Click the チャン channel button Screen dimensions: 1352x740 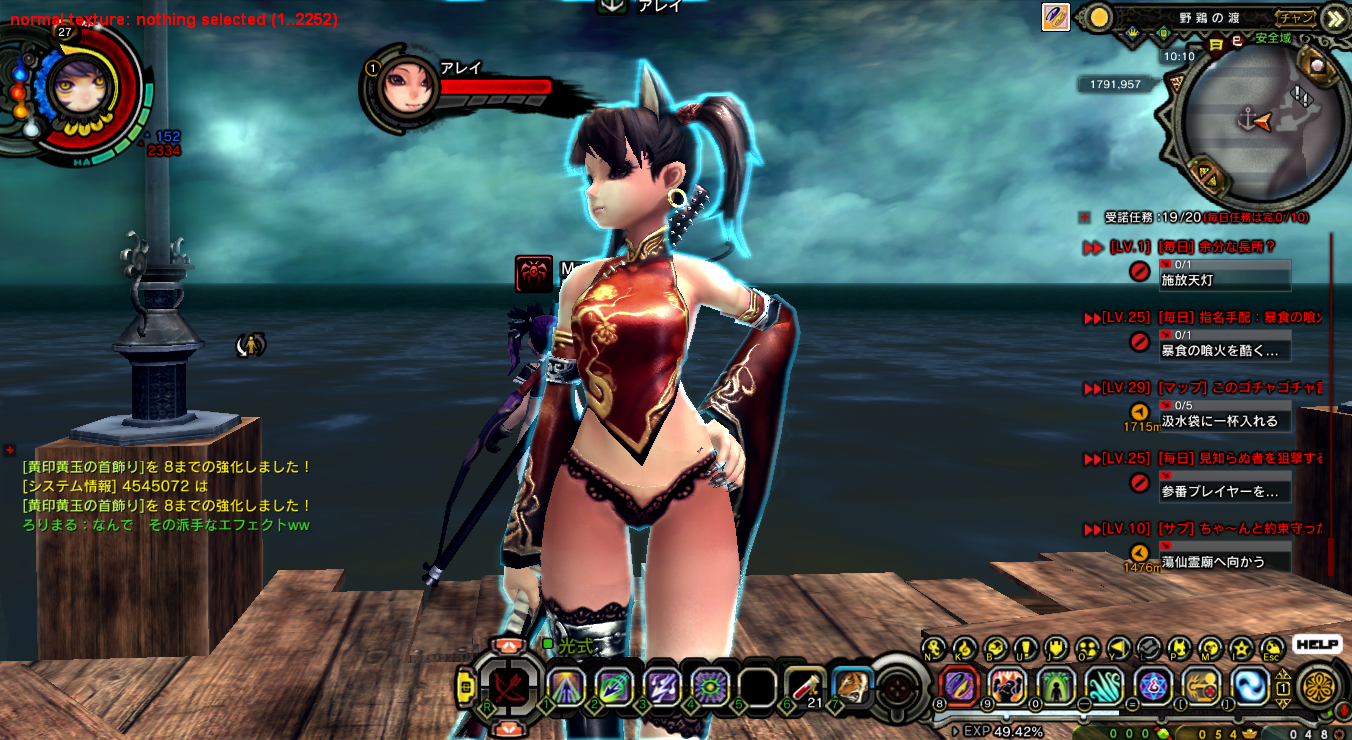pos(1295,17)
